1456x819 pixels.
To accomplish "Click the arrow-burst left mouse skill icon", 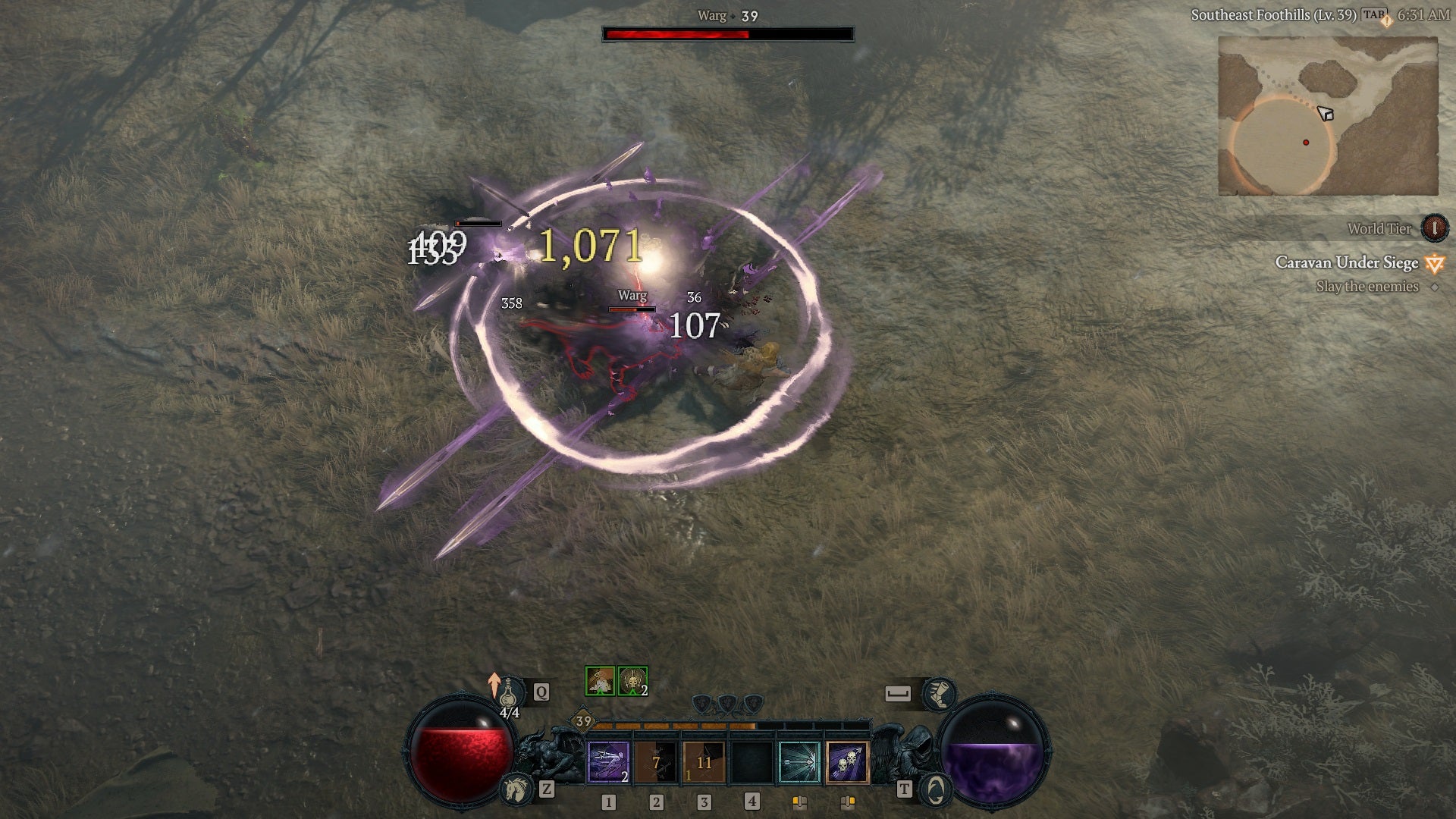I will point(799,762).
